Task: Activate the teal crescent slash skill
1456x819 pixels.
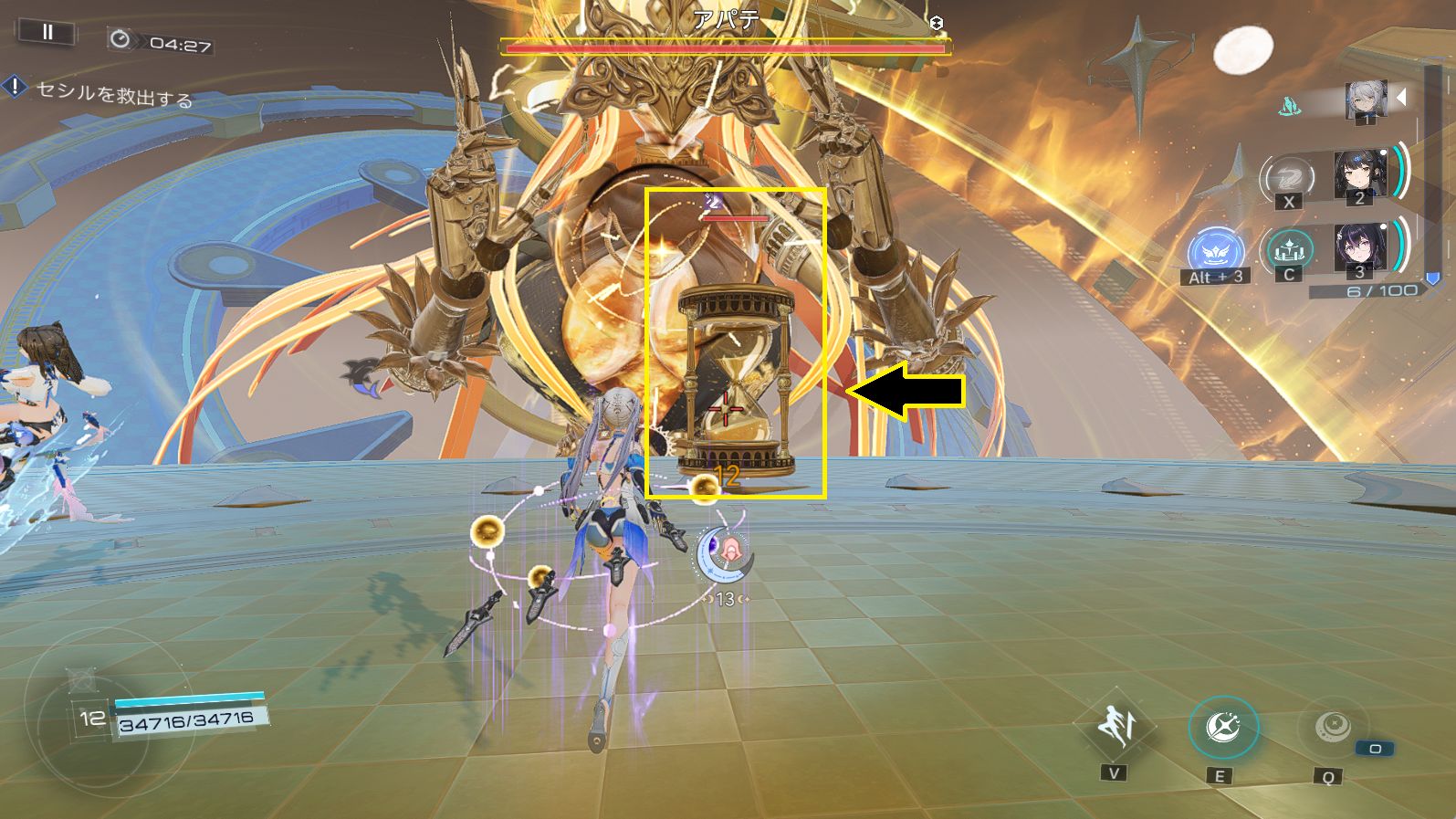Action: click(x=1223, y=728)
